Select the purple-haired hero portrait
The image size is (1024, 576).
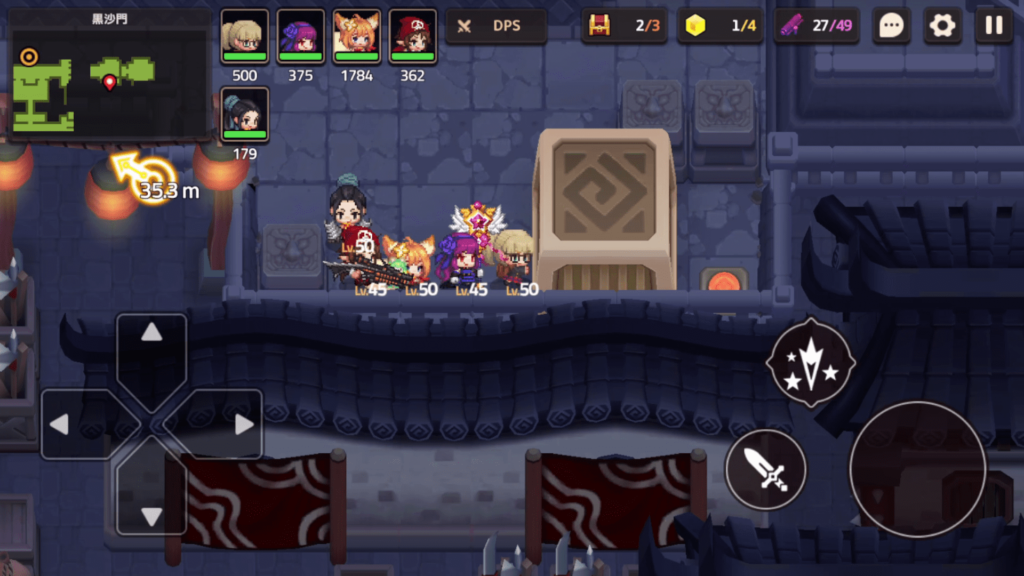coord(301,37)
